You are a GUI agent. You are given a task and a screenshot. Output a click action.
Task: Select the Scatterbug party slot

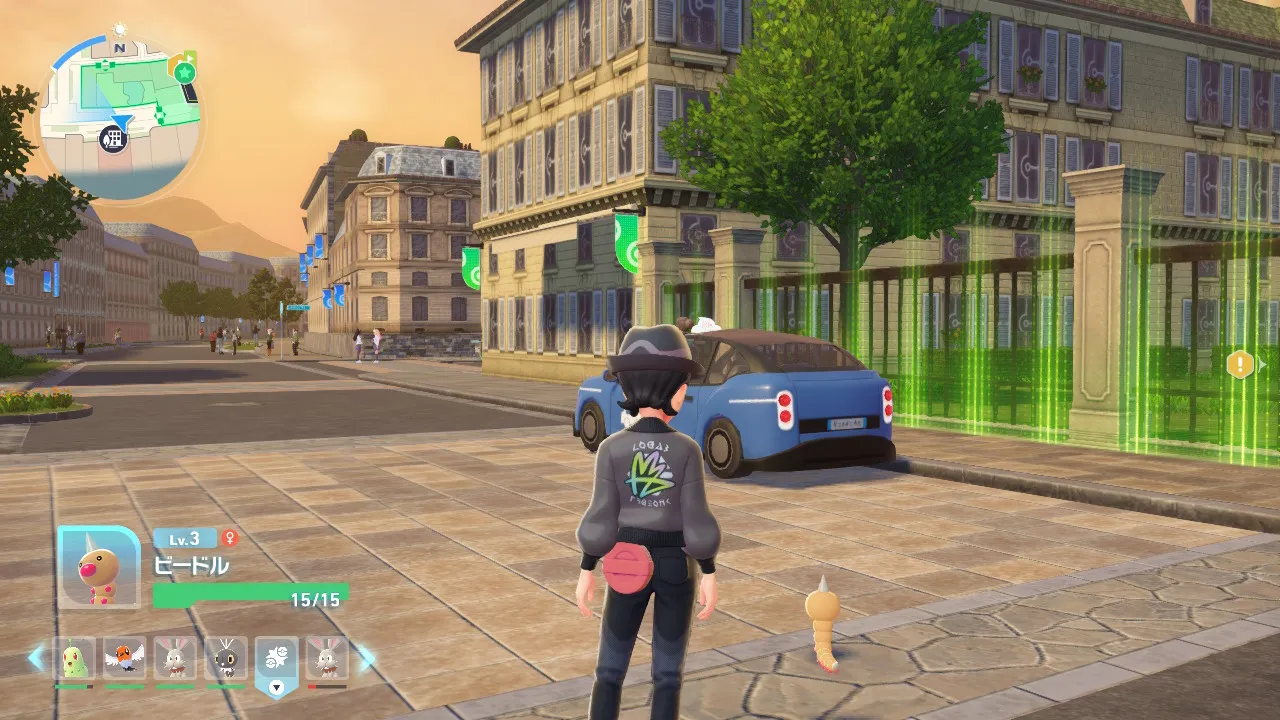226,658
